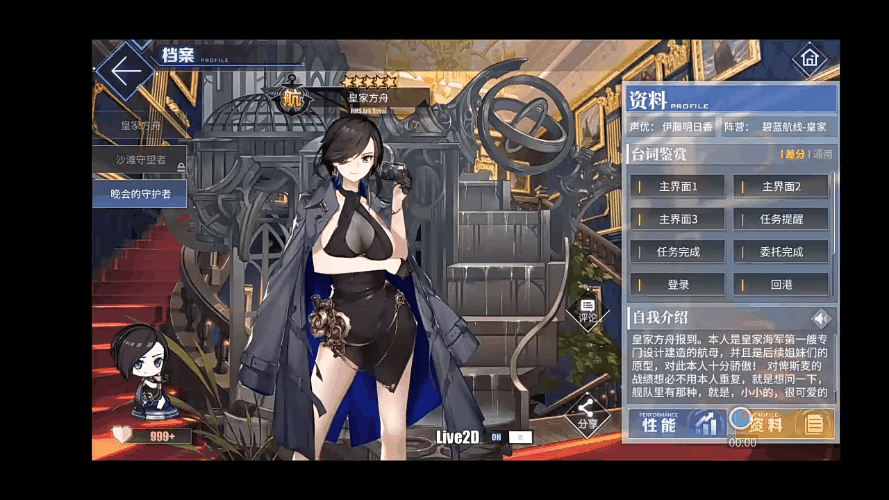This screenshot has width=889, height=500.
Task: Toggle the Live2D switch
Action: tap(520, 437)
